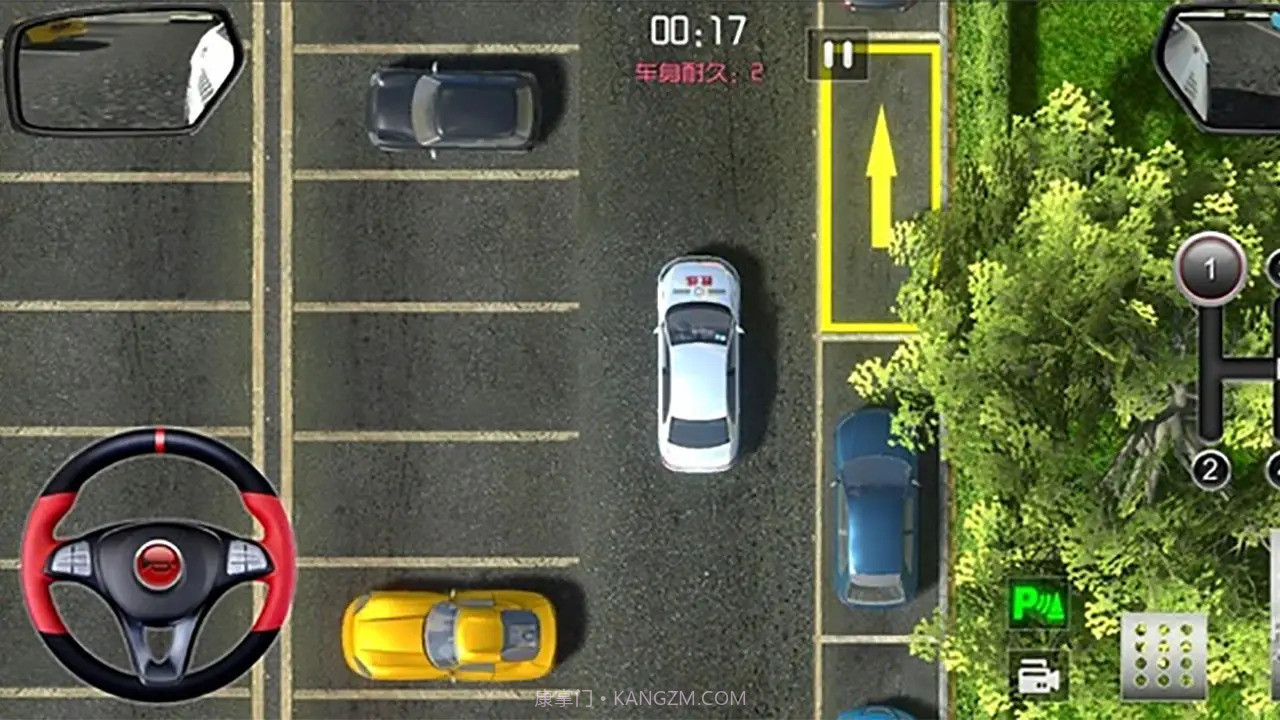Select gear 1 on the shifter
The height and width of the screenshot is (720, 1280).
(x=1210, y=266)
